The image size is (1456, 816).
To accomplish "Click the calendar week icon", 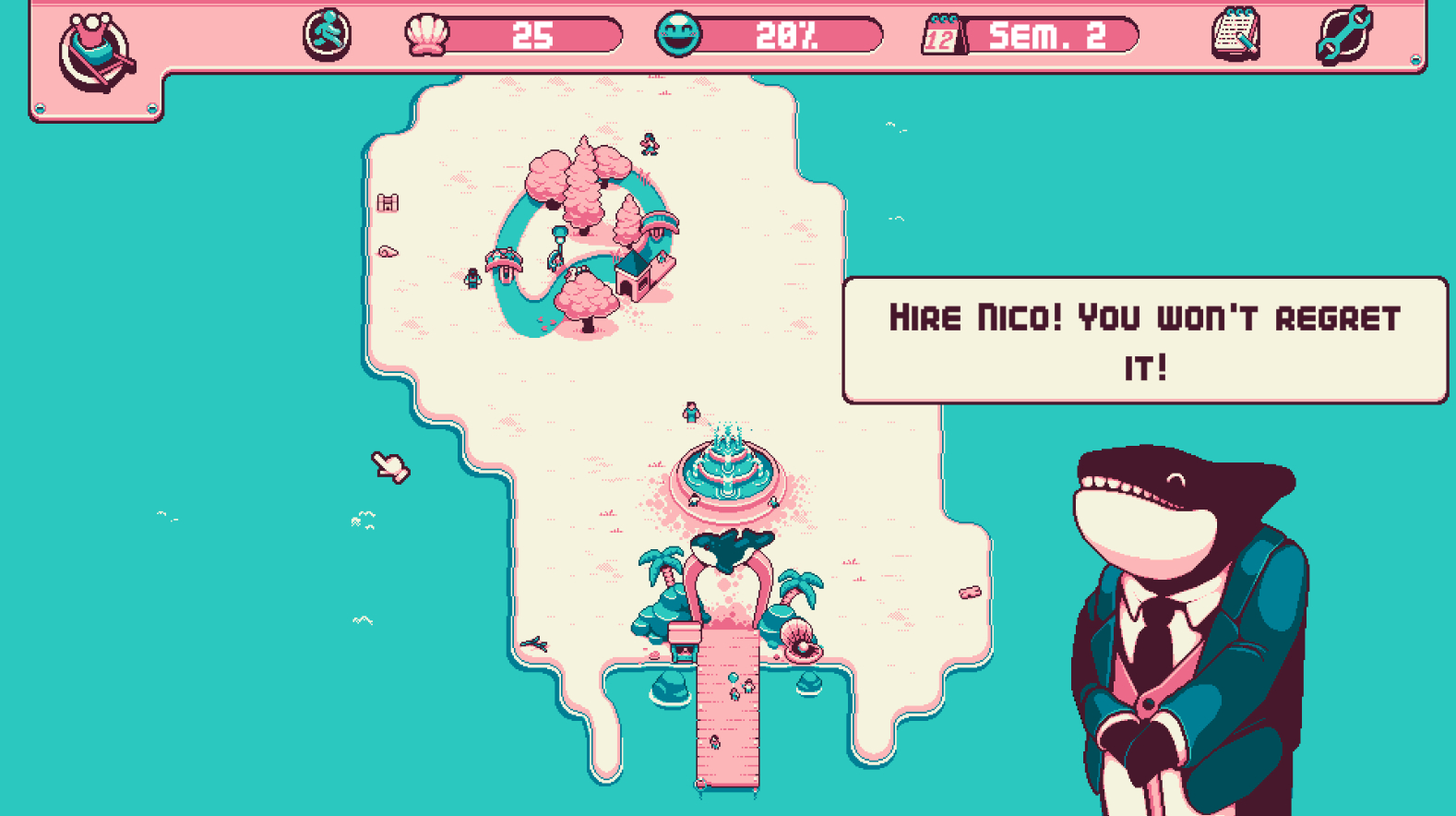I will point(942,37).
